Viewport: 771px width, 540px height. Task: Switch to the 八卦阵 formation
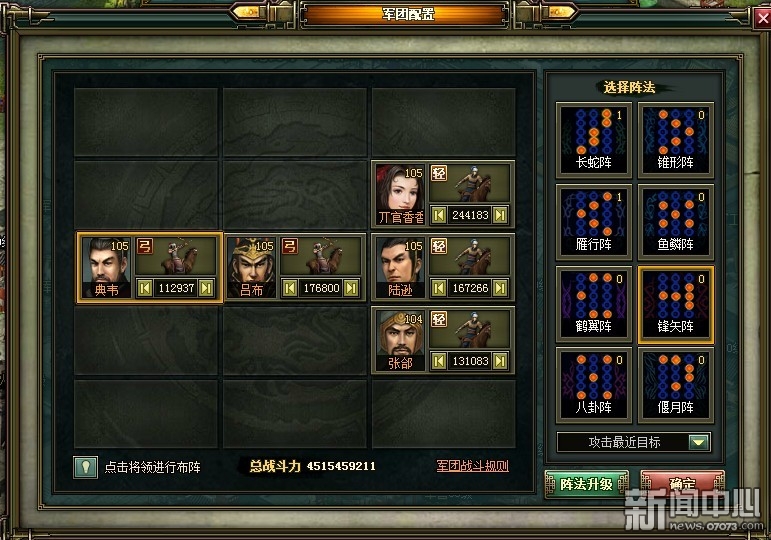pyautogui.click(x=594, y=383)
